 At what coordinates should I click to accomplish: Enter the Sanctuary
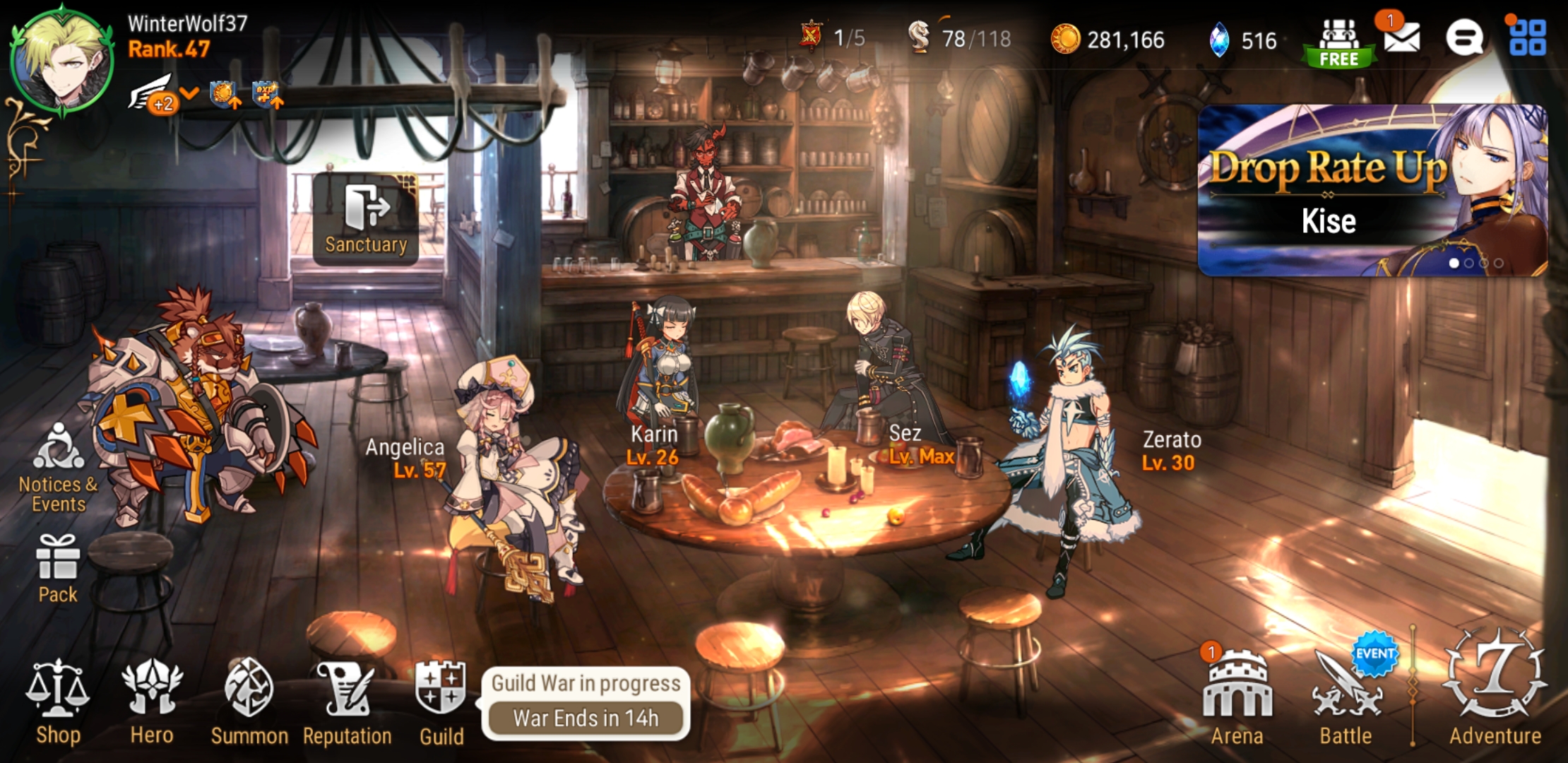pos(366,219)
